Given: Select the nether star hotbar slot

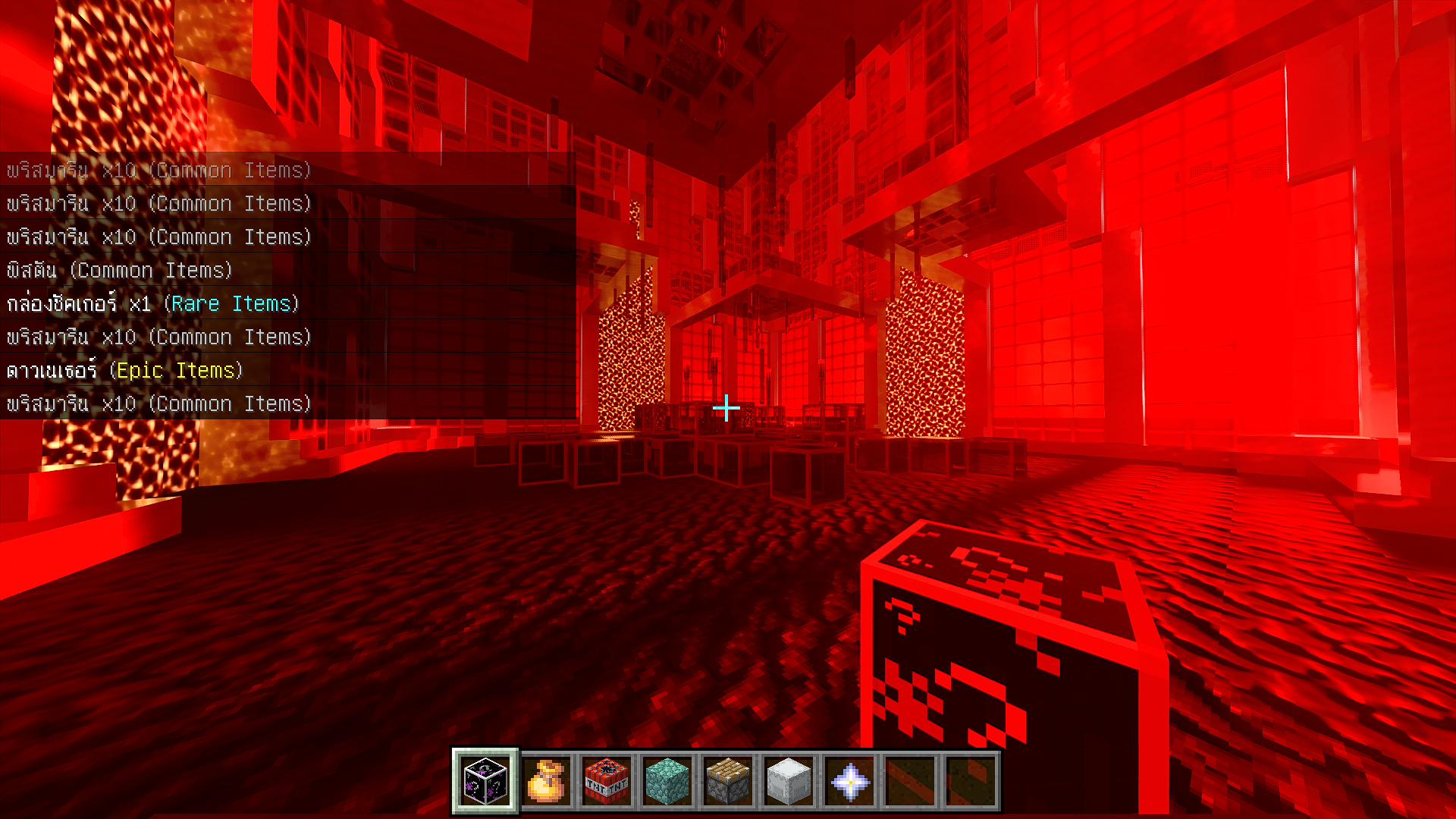Looking at the screenshot, I should [849, 781].
